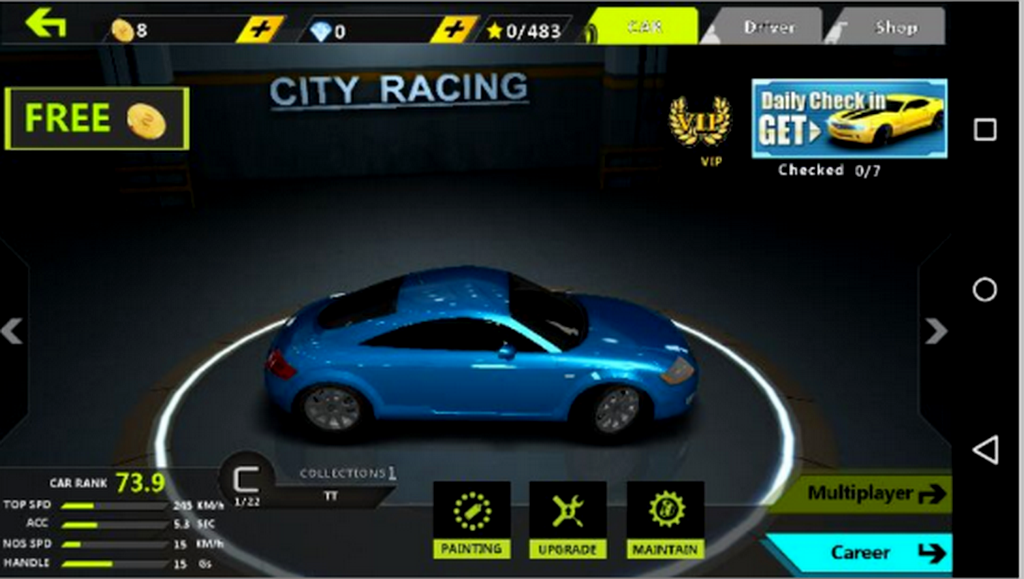Start Multiplayer mode
Viewport: 1024px width, 579px height.
click(x=868, y=493)
